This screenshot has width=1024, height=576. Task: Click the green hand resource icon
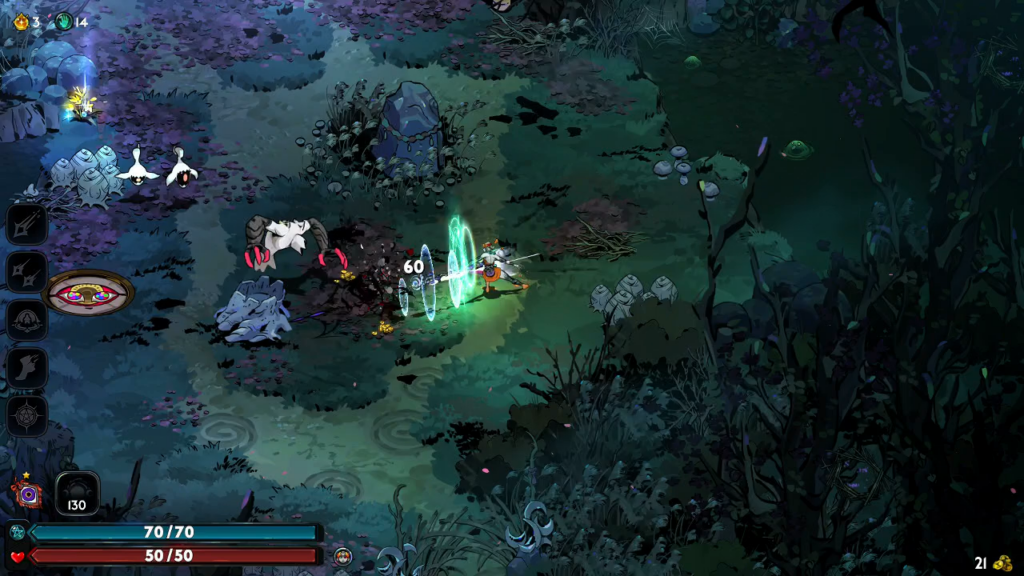coord(64,21)
